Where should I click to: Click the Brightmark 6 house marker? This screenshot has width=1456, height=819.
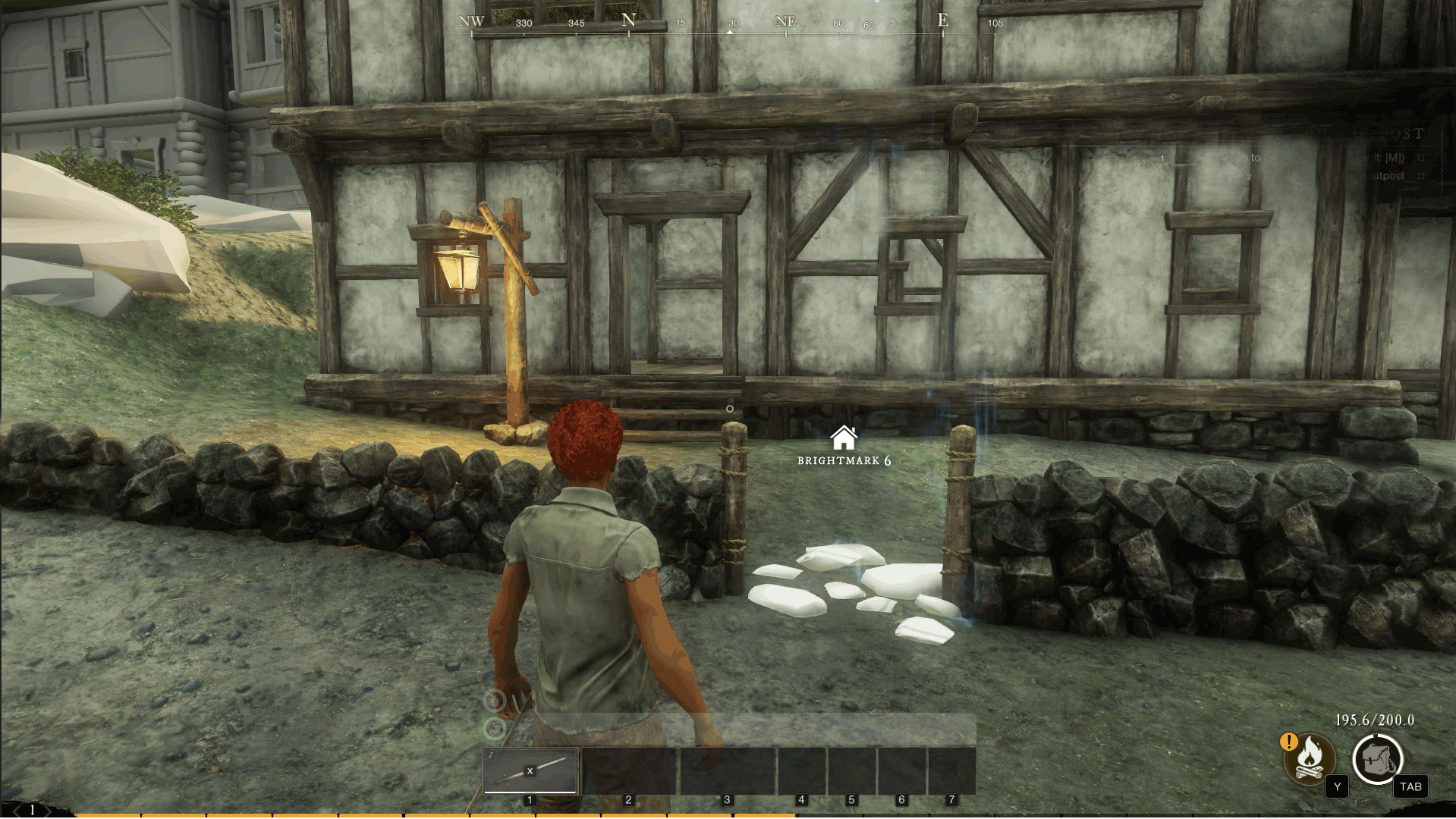843,438
